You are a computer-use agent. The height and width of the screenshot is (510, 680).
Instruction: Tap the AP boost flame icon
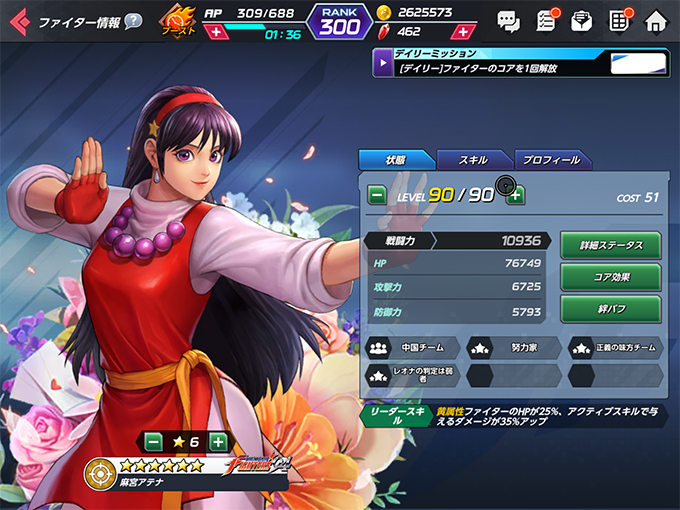point(177,21)
